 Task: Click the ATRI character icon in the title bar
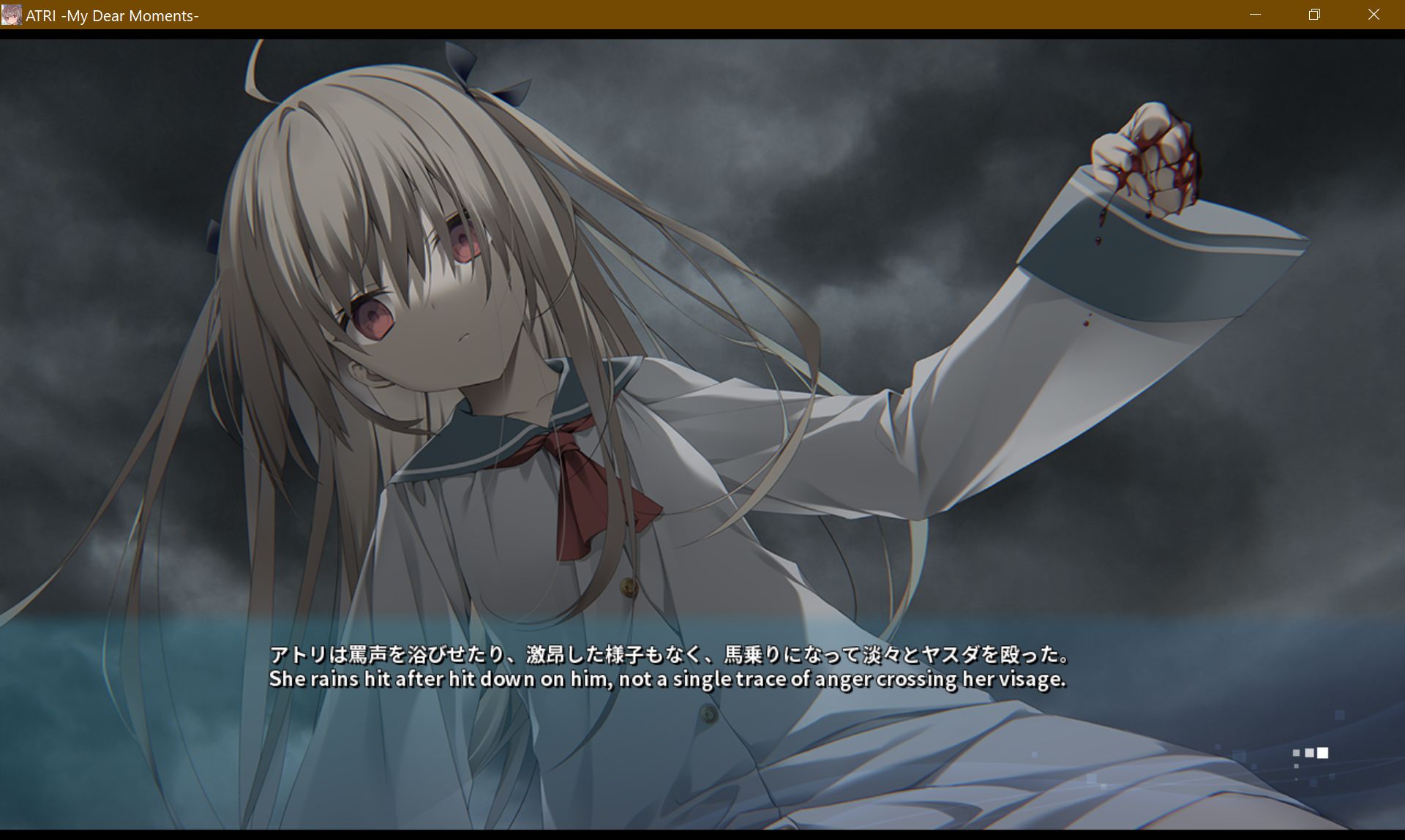click(x=11, y=15)
